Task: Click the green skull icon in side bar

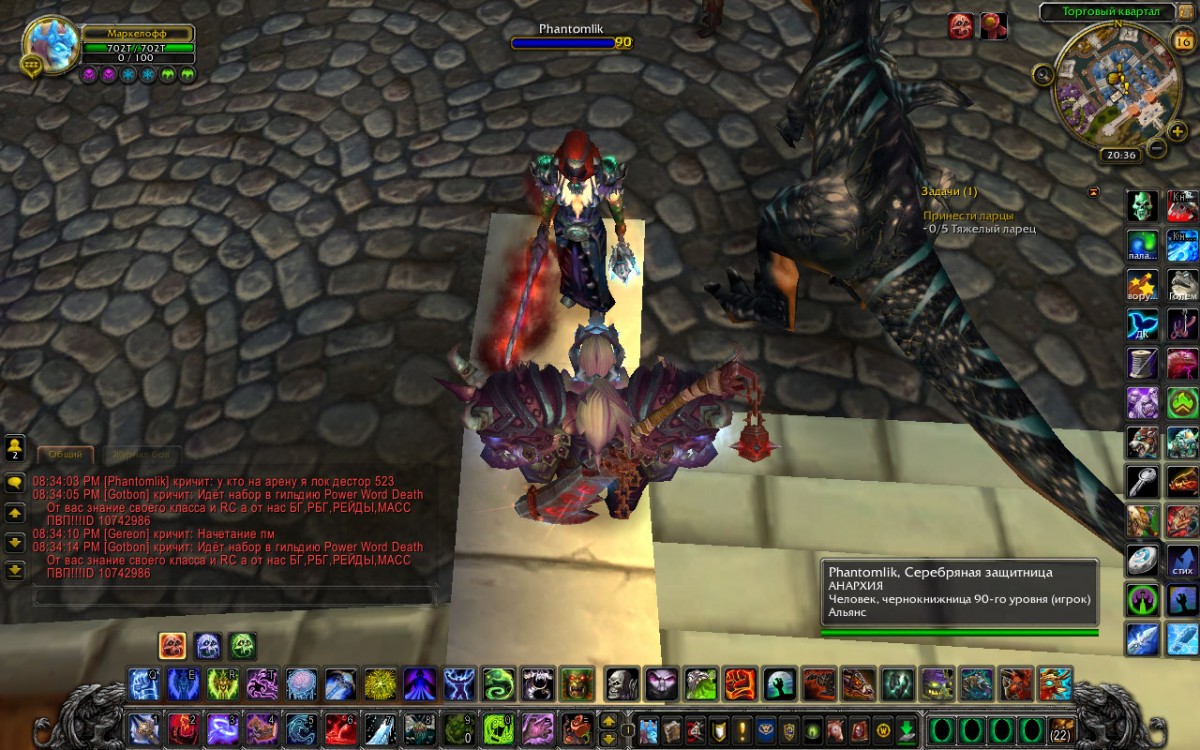Action: click(1142, 206)
